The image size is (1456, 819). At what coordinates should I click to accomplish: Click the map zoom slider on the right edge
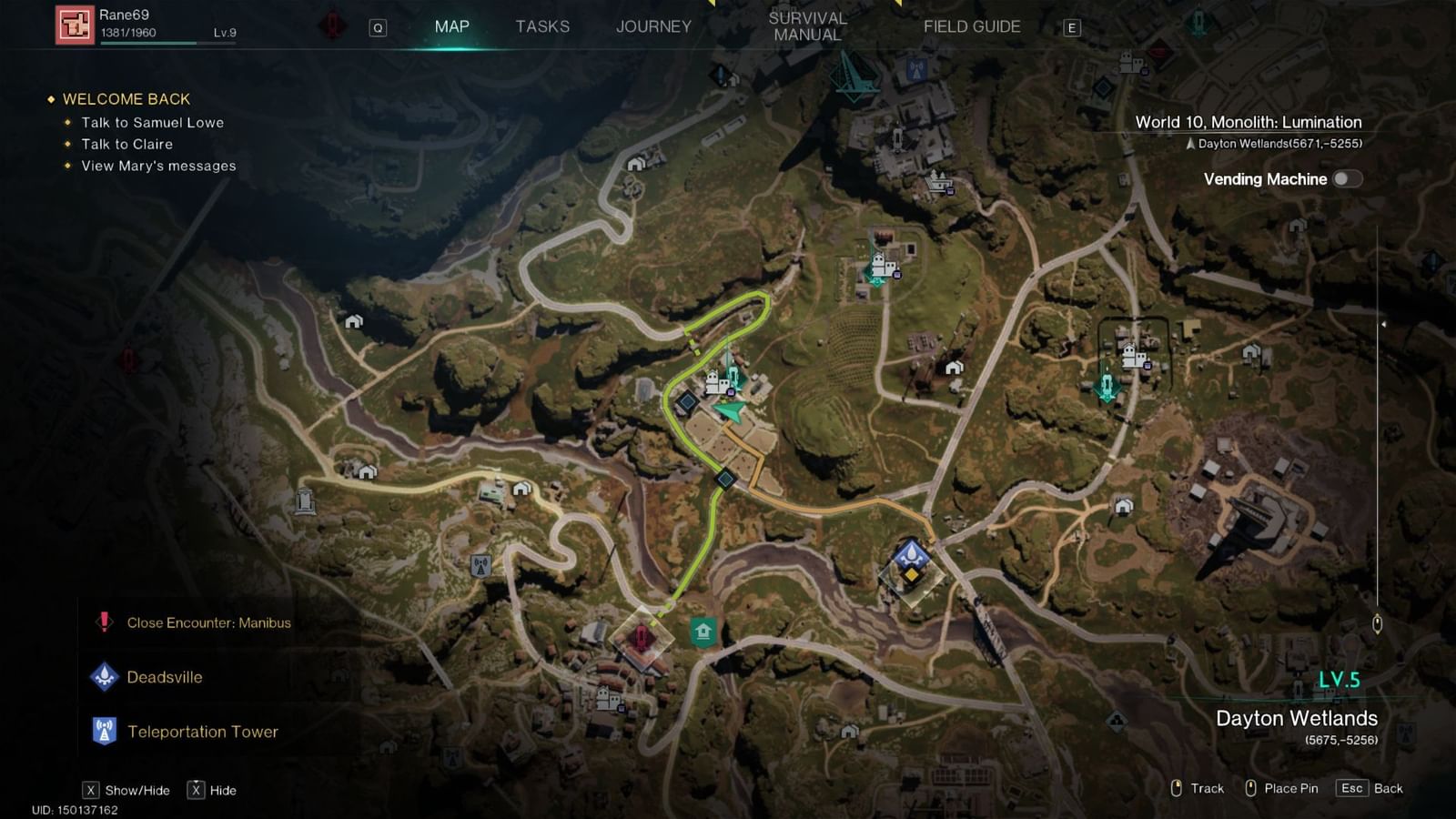tap(1380, 623)
